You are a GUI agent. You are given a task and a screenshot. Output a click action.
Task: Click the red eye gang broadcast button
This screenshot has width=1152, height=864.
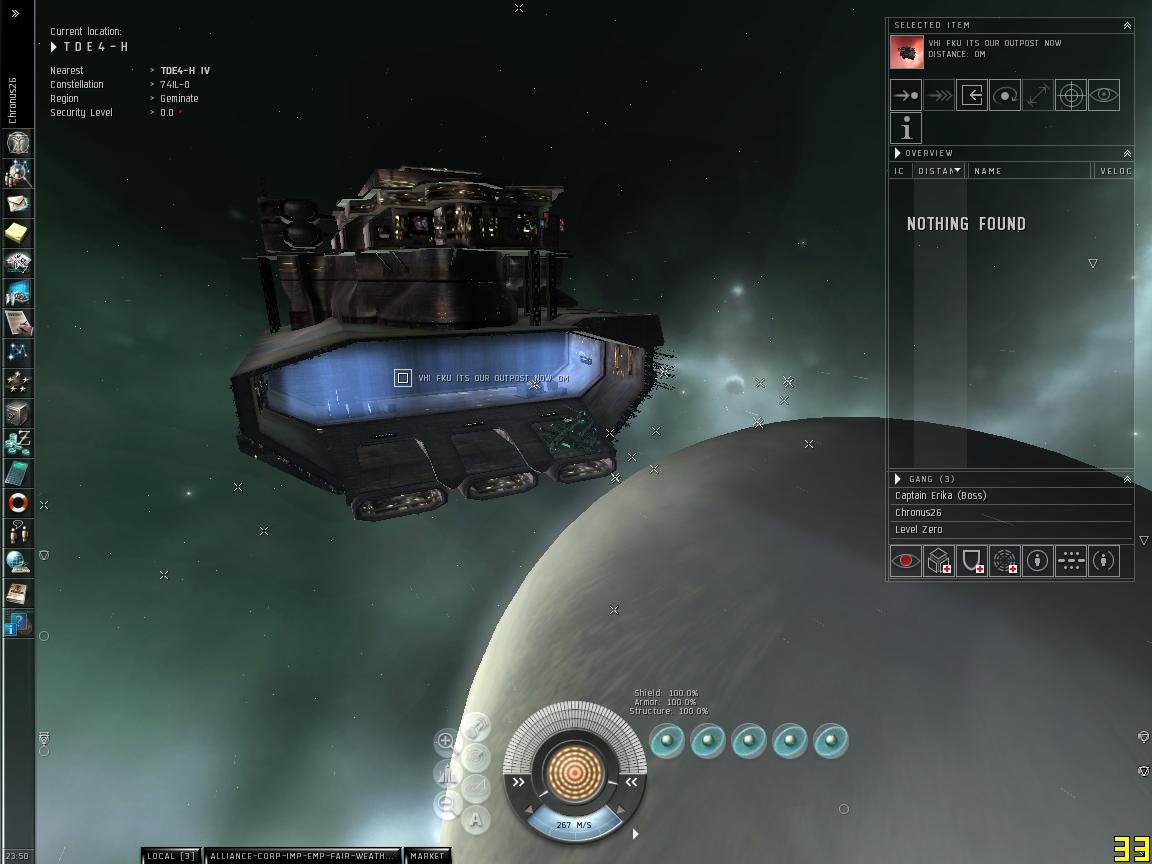906,561
